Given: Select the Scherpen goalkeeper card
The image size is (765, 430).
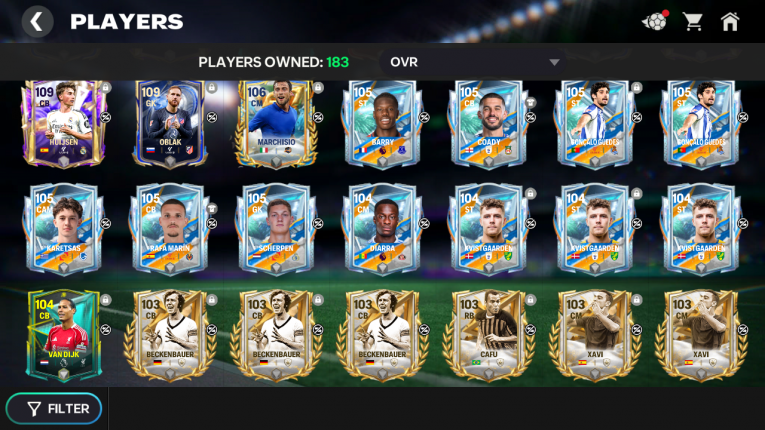Looking at the screenshot, I should 277,229.
